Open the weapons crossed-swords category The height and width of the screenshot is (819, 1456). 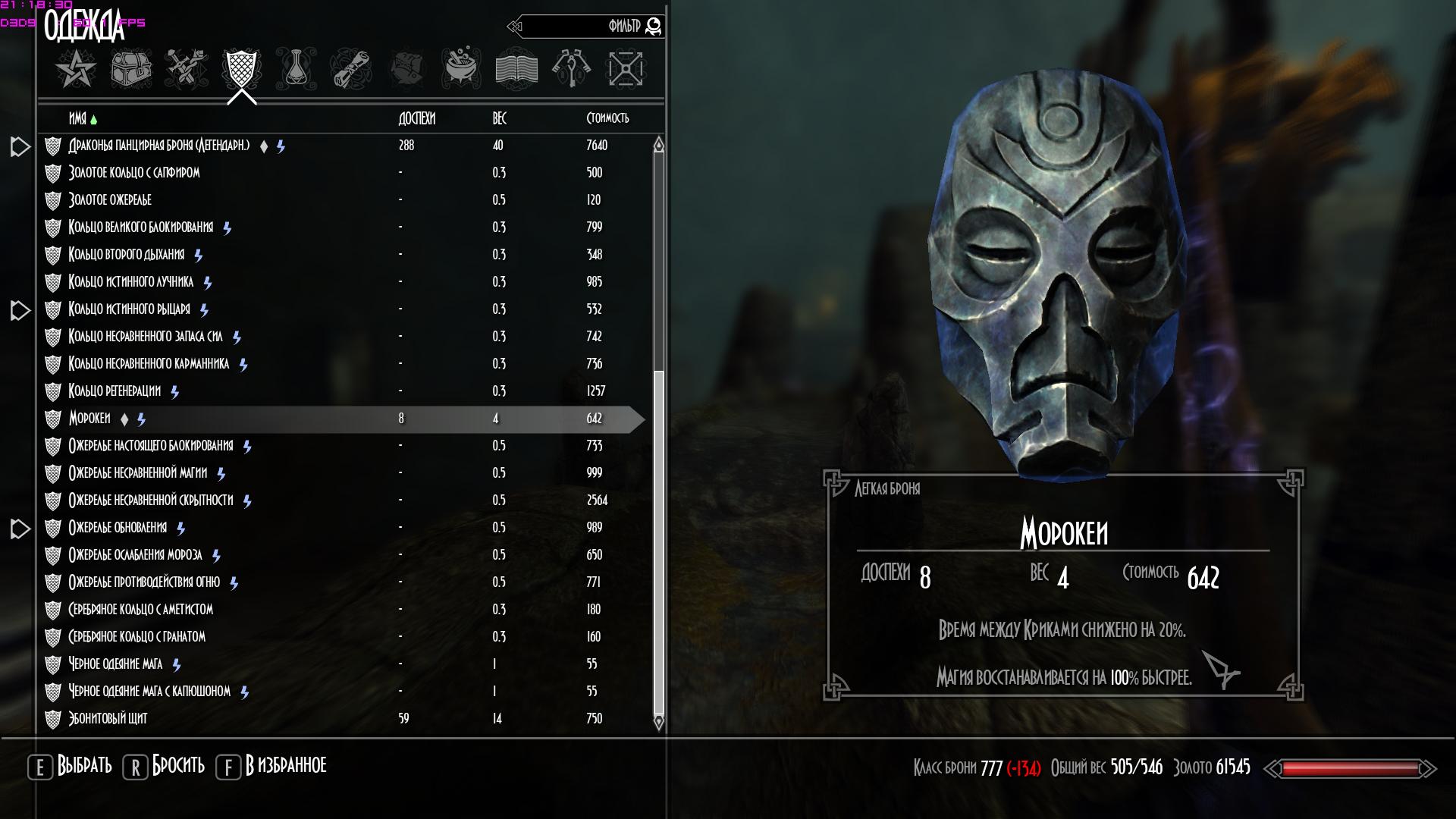187,70
